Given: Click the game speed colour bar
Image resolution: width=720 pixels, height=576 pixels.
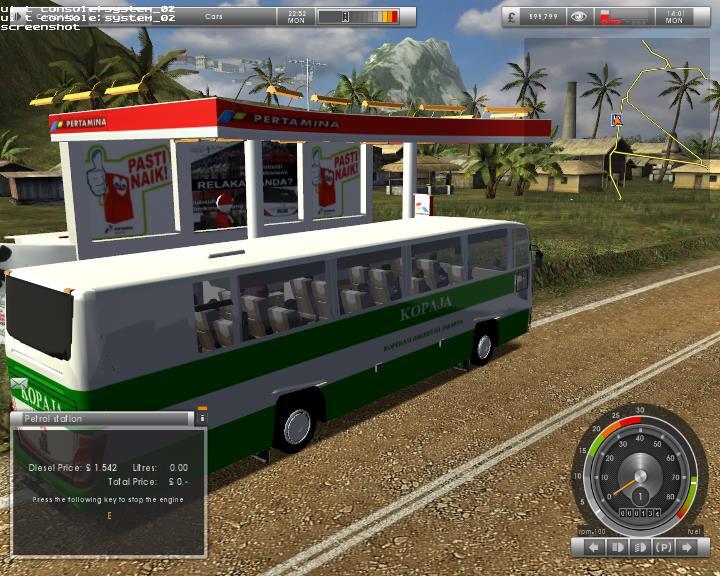Looking at the screenshot, I should pos(358,17).
